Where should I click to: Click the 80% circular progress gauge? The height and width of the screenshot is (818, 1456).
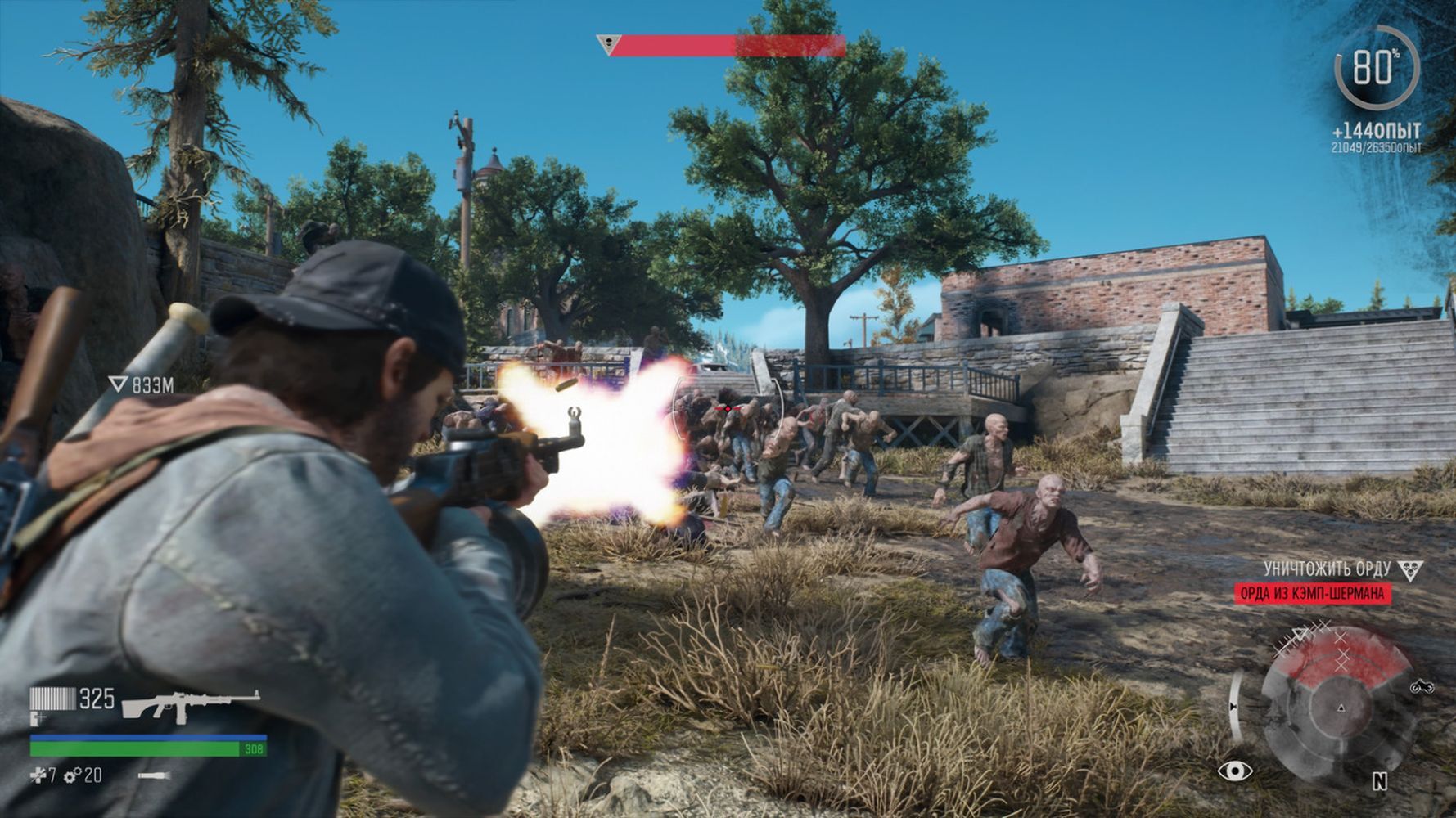[x=1377, y=67]
